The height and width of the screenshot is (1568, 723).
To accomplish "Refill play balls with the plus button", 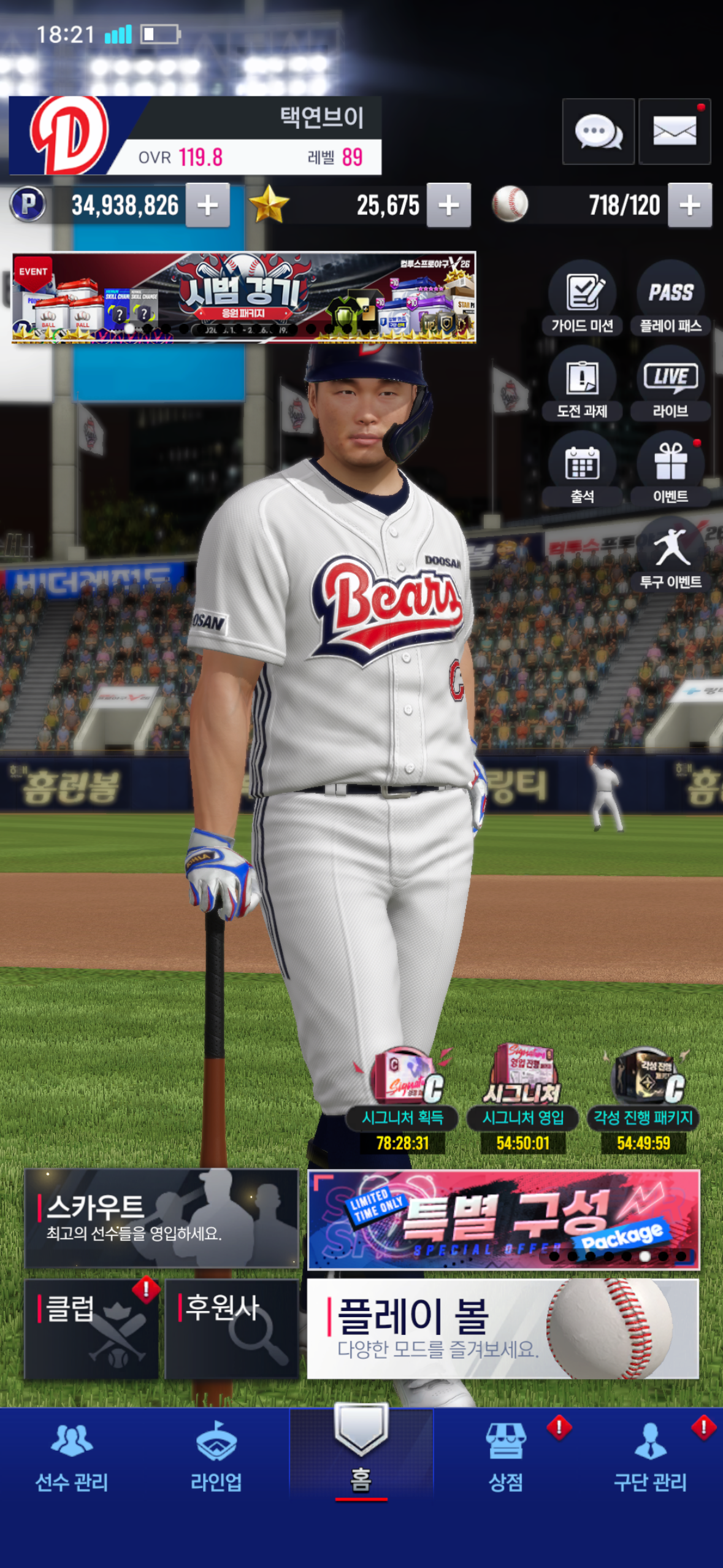I will pos(690,206).
